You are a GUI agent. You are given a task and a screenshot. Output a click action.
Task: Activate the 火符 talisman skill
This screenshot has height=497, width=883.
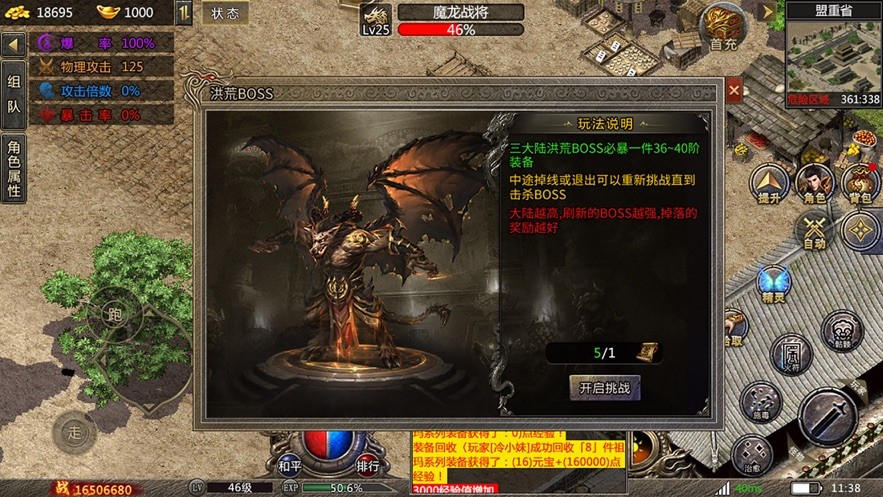coord(790,355)
